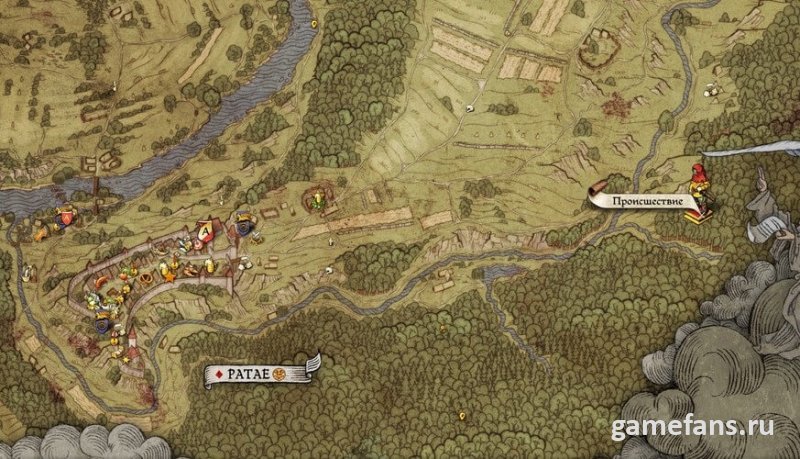The image size is (800, 459).
Task: Select the blue shield marker beside the A marker
Action: pyautogui.click(x=244, y=228)
